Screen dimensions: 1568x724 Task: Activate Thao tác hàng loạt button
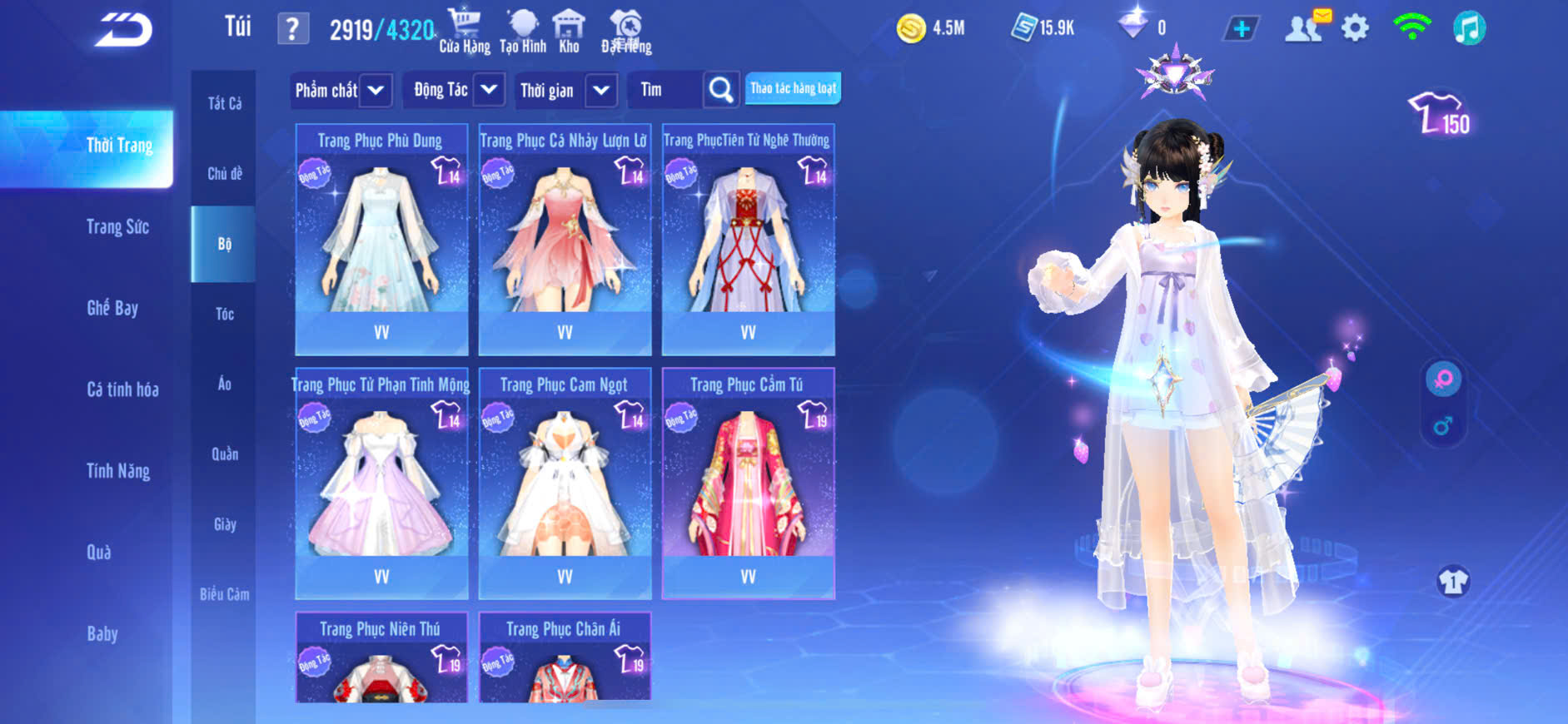793,88
